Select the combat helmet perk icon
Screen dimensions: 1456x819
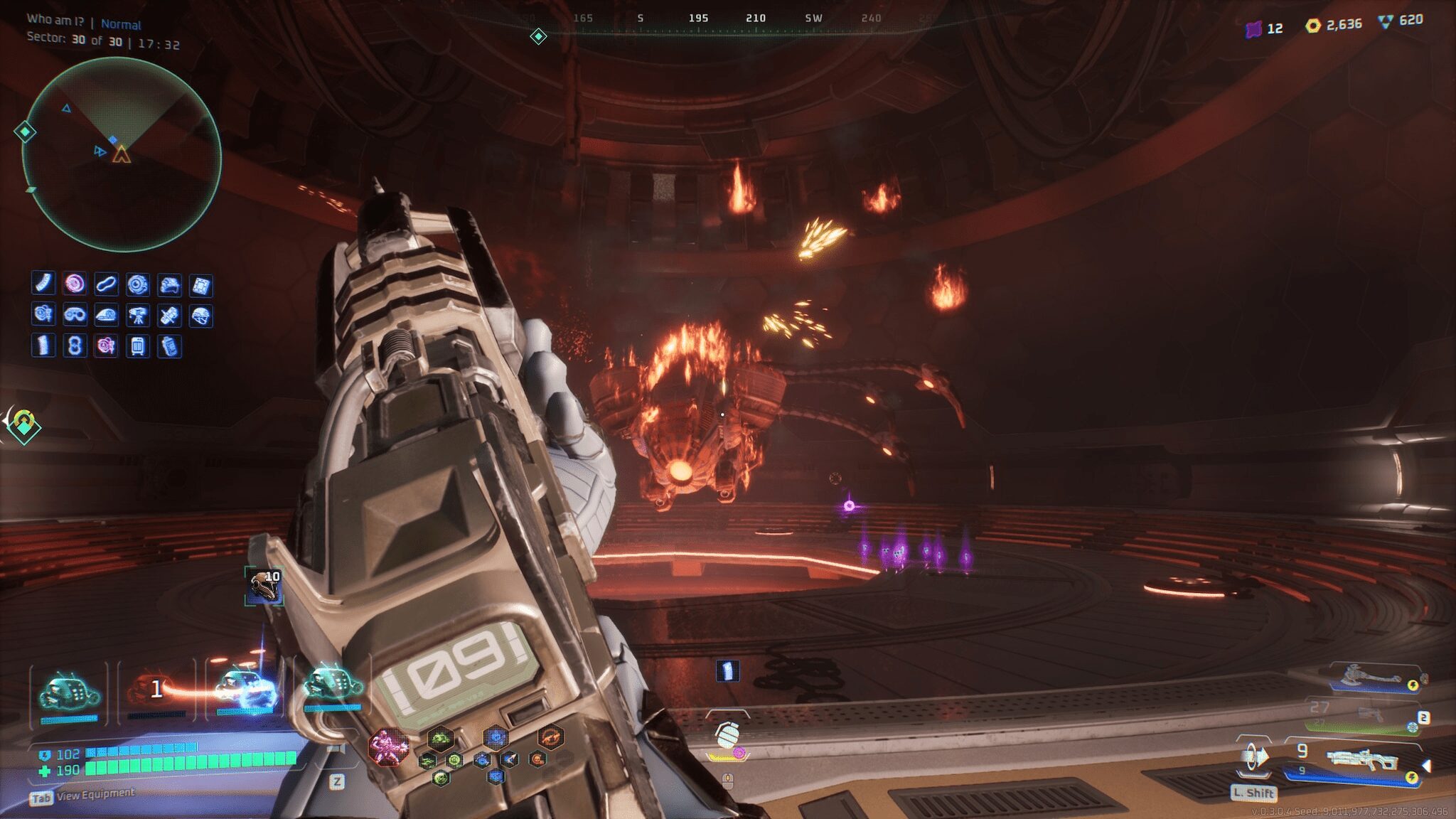pyautogui.click(x=201, y=315)
